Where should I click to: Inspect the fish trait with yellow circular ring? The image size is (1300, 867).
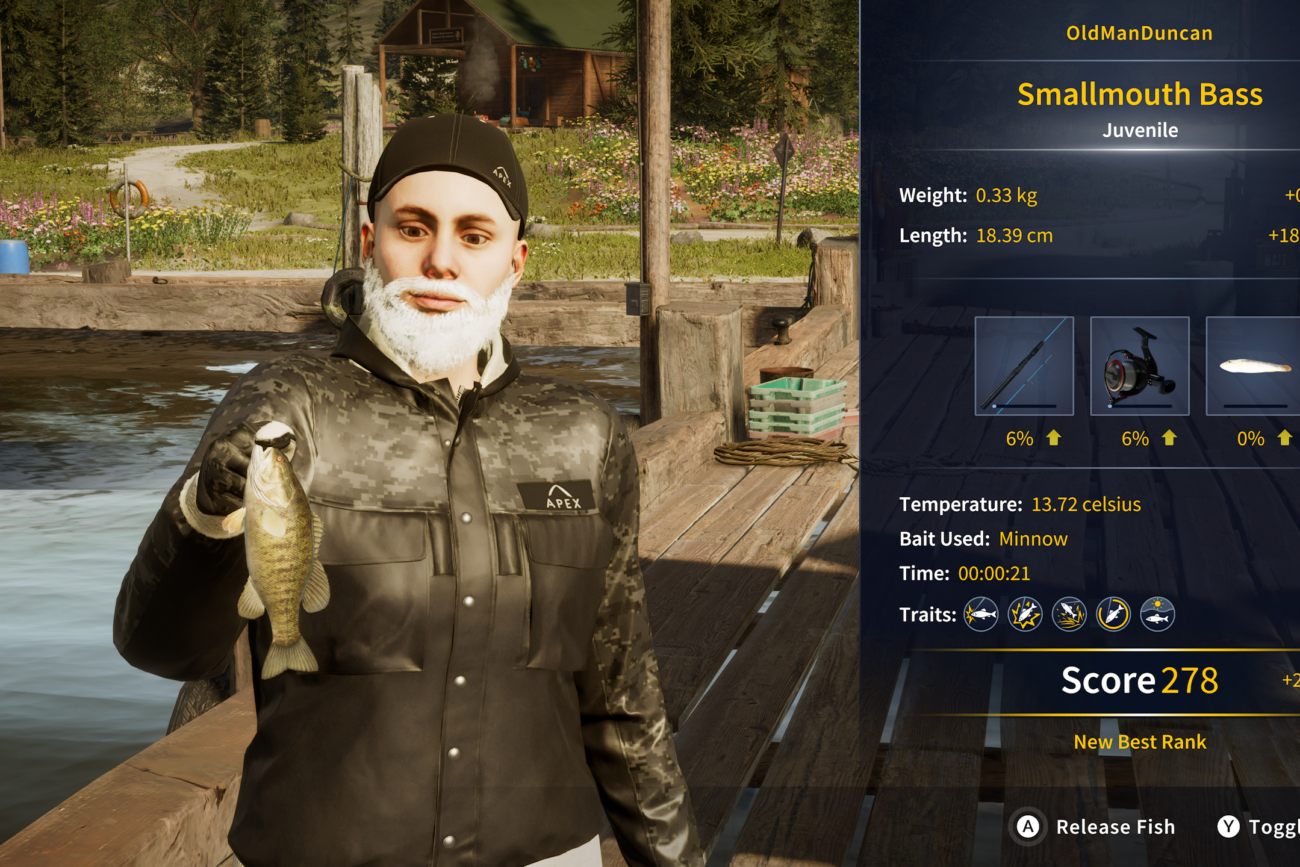[x=1113, y=614]
